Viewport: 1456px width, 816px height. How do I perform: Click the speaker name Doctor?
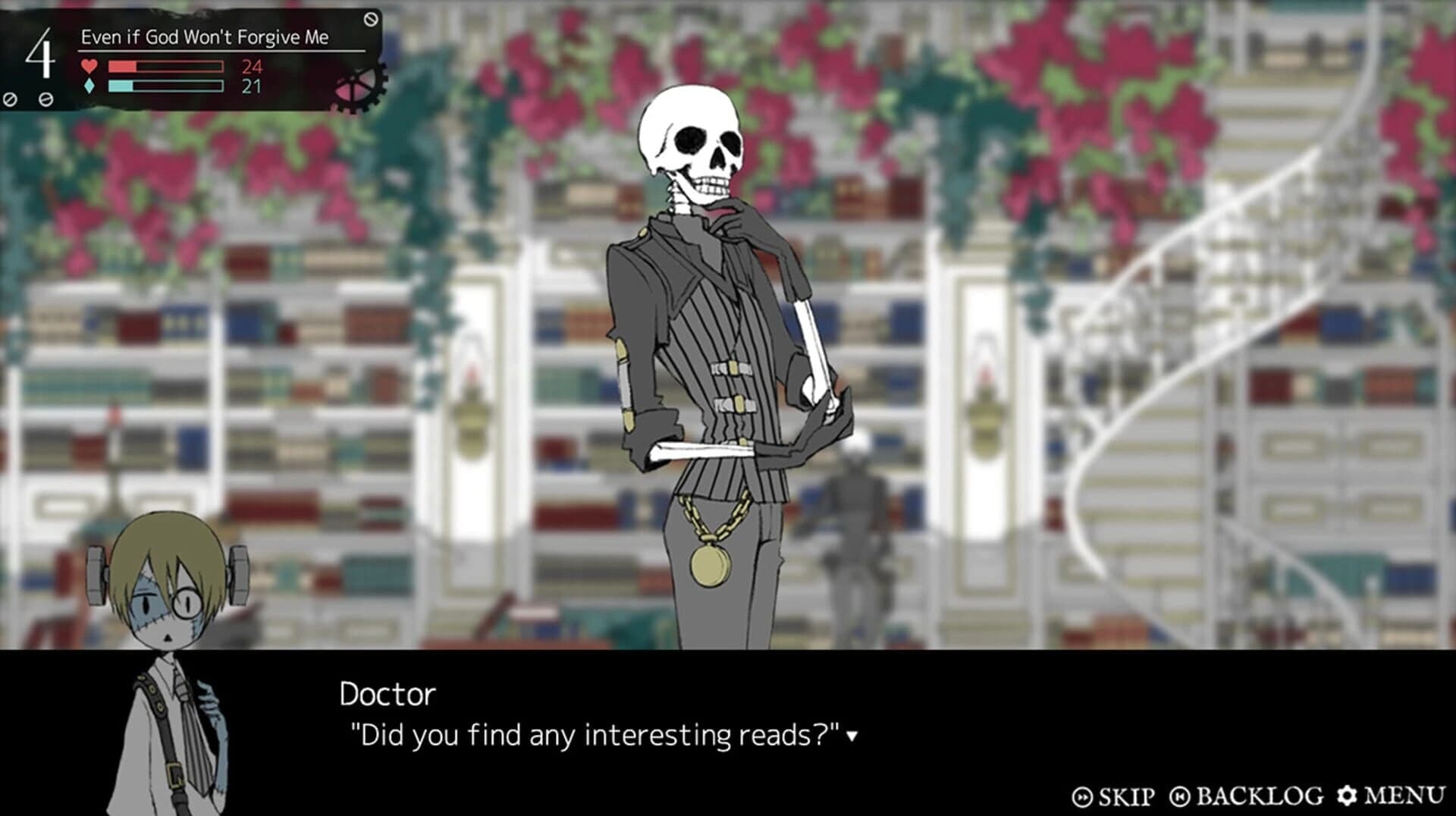pyautogui.click(x=388, y=694)
